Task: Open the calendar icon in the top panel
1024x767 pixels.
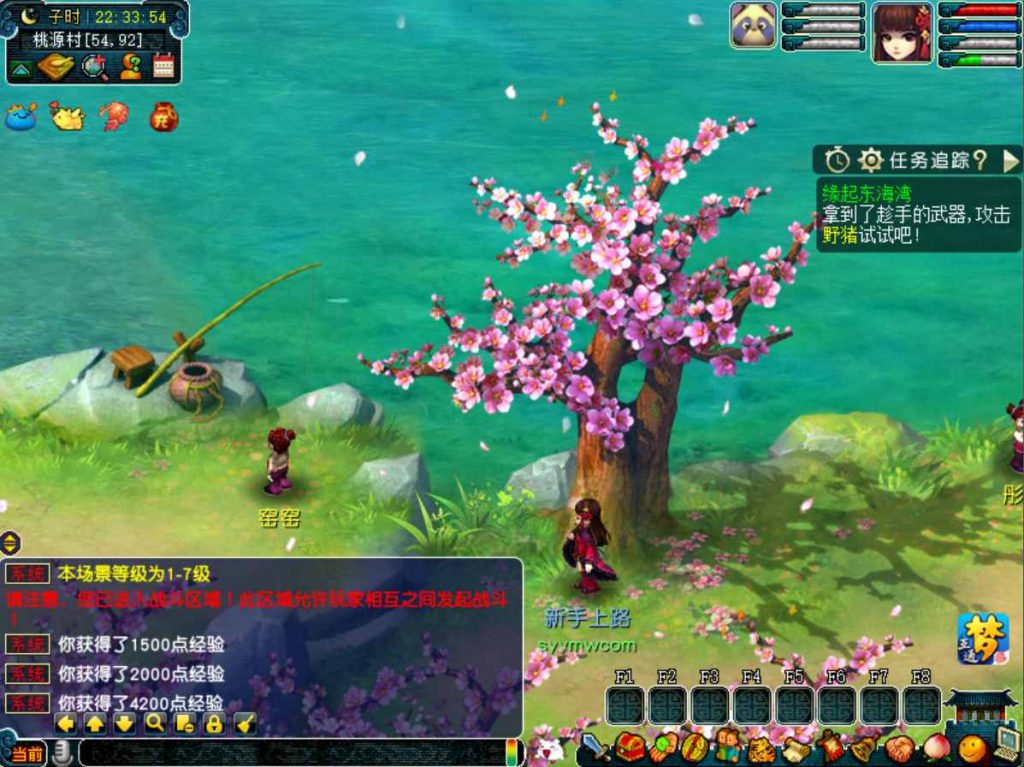Action: point(163,66)
